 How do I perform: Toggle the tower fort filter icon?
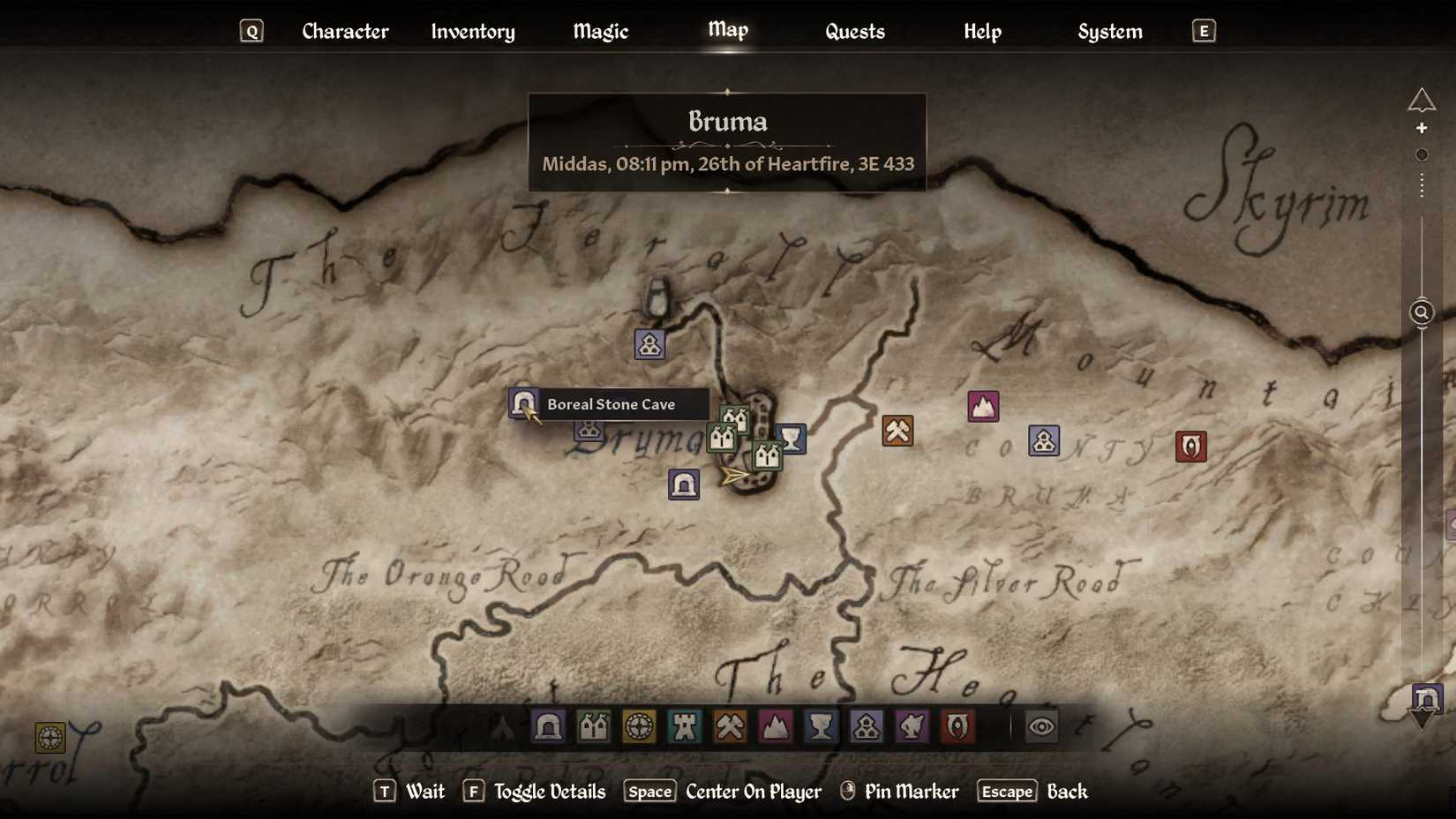686,726
